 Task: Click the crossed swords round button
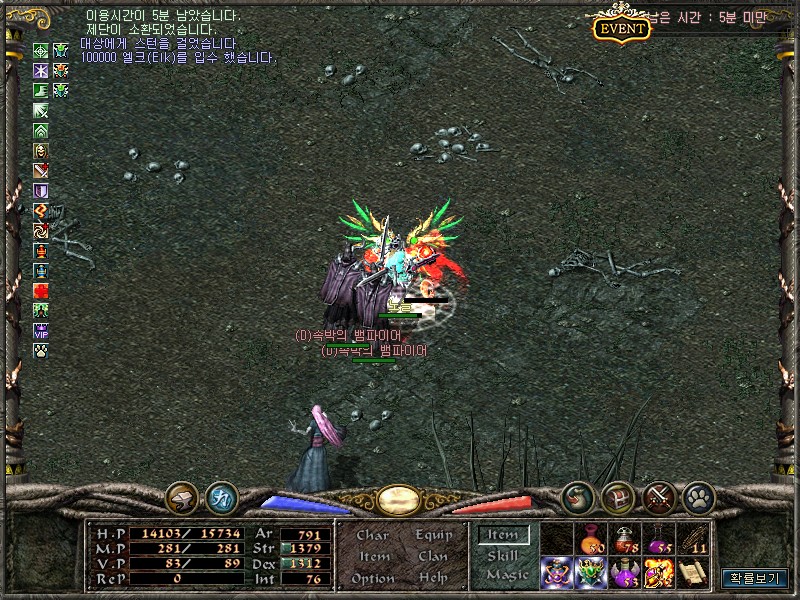click(658, 497)
